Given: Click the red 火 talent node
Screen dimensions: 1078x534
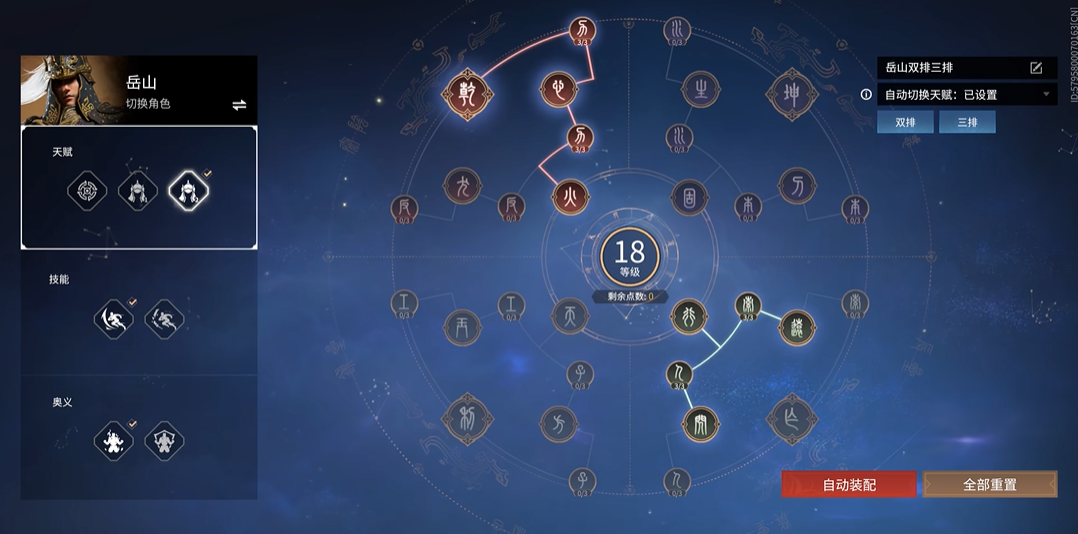Looking at the screenshot, I should pyautogui.click(x=571, y=196).
